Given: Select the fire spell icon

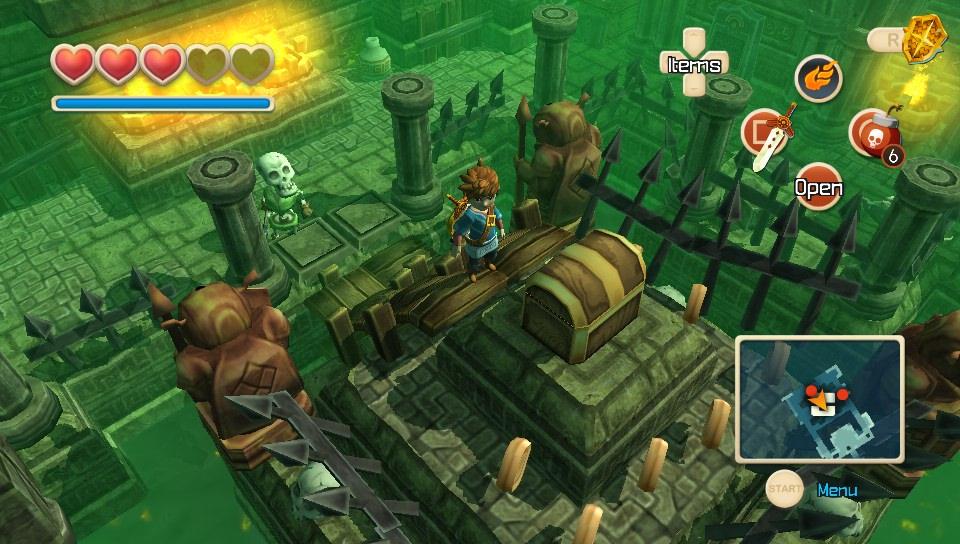Looking at the screenshot, I should point(818,77).
